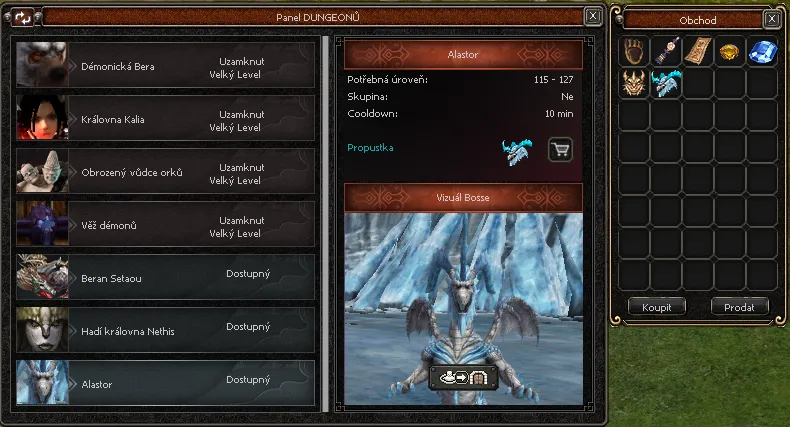The width and height of the screenshot is (790, 427).
Task: Select the scroll ticket item in shop
Action: pos(698,52)
